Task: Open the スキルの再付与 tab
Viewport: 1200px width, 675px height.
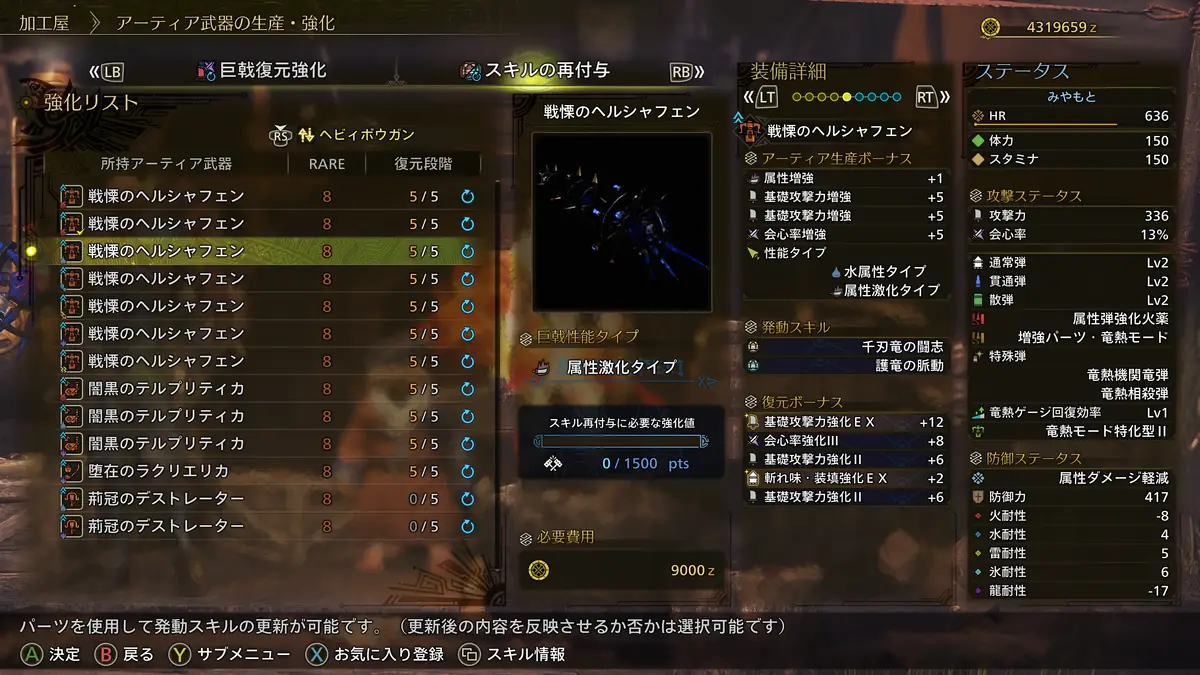Action: pos(546,71)
